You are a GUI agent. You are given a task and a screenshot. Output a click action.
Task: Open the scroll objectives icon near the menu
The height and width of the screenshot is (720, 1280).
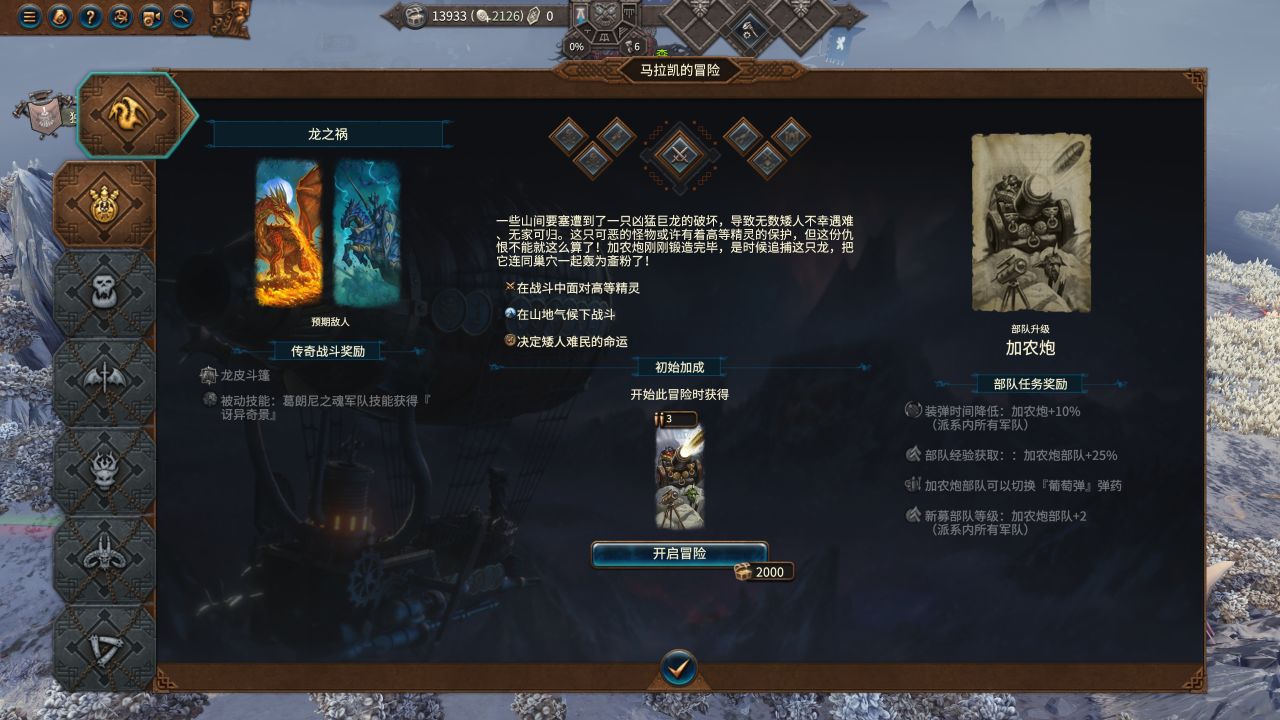[60, 18]
